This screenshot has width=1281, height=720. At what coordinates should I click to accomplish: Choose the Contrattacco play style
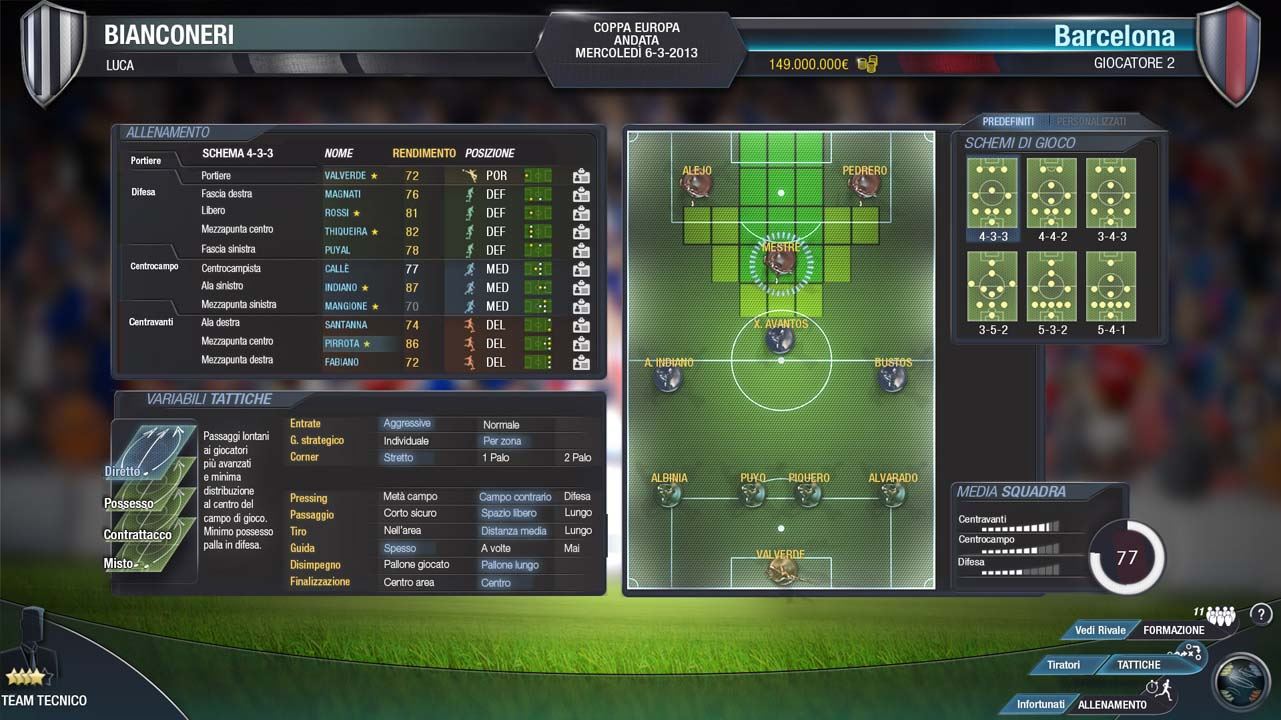(x=137, y=534)
